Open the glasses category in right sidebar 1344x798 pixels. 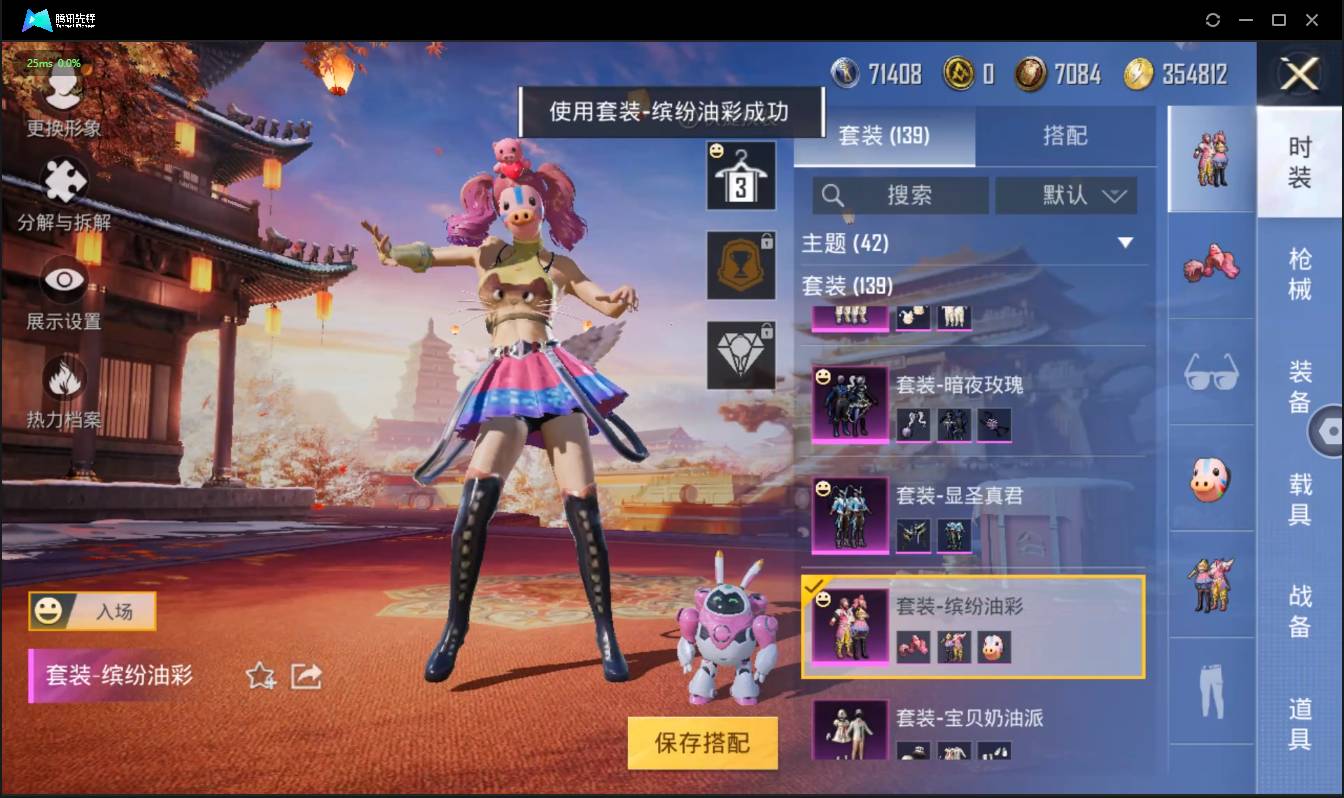tap(1211, 372)
